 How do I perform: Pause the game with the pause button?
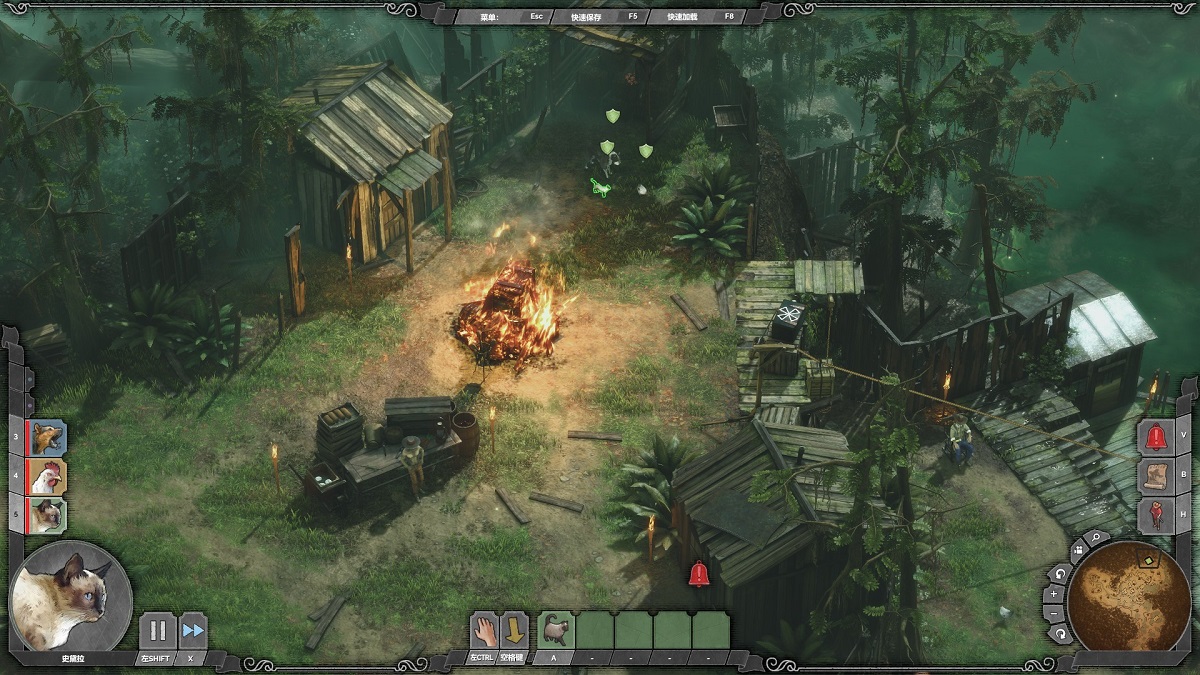tap(157, 631)
